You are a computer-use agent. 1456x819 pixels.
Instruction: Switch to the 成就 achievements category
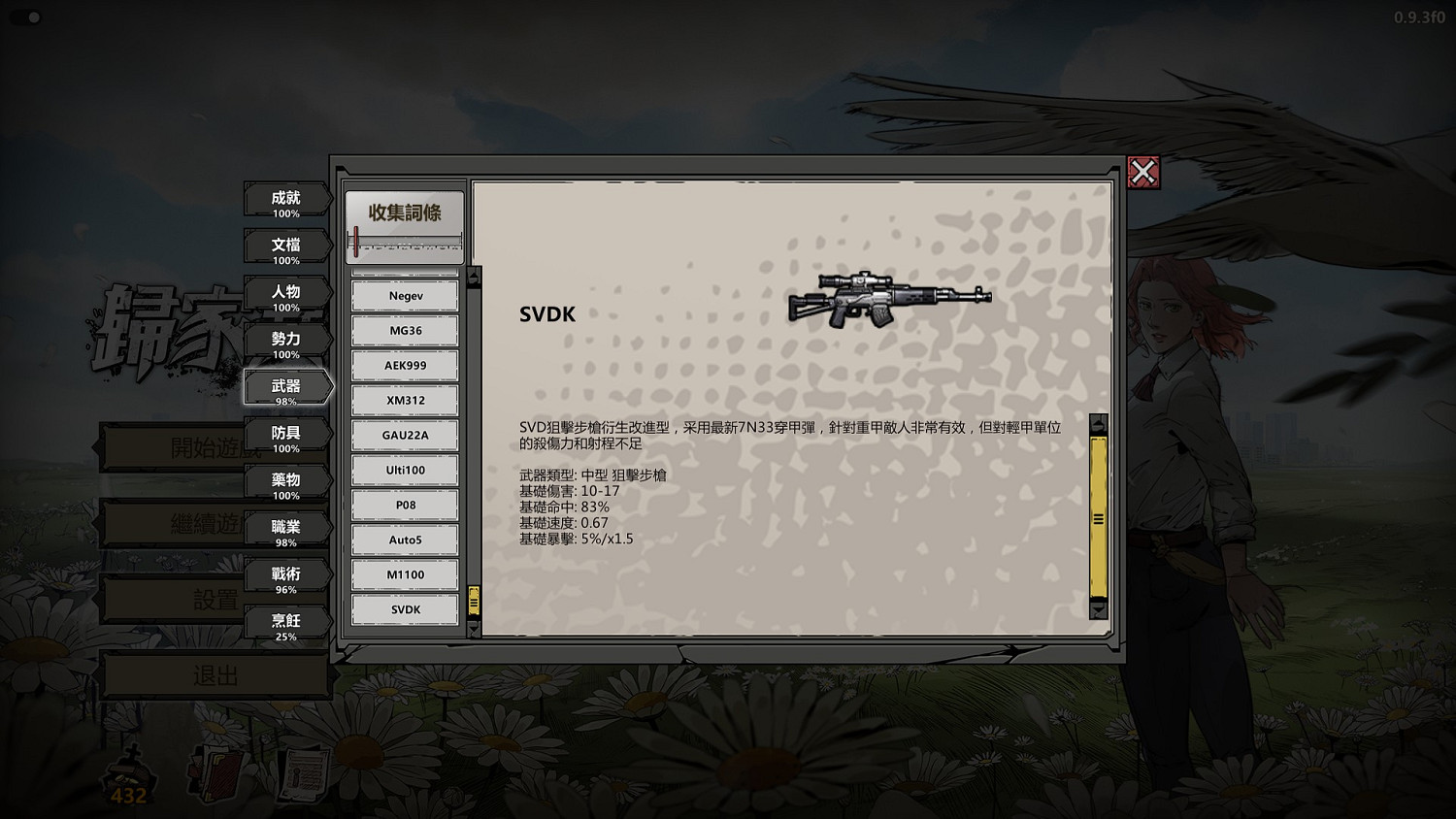285,200
